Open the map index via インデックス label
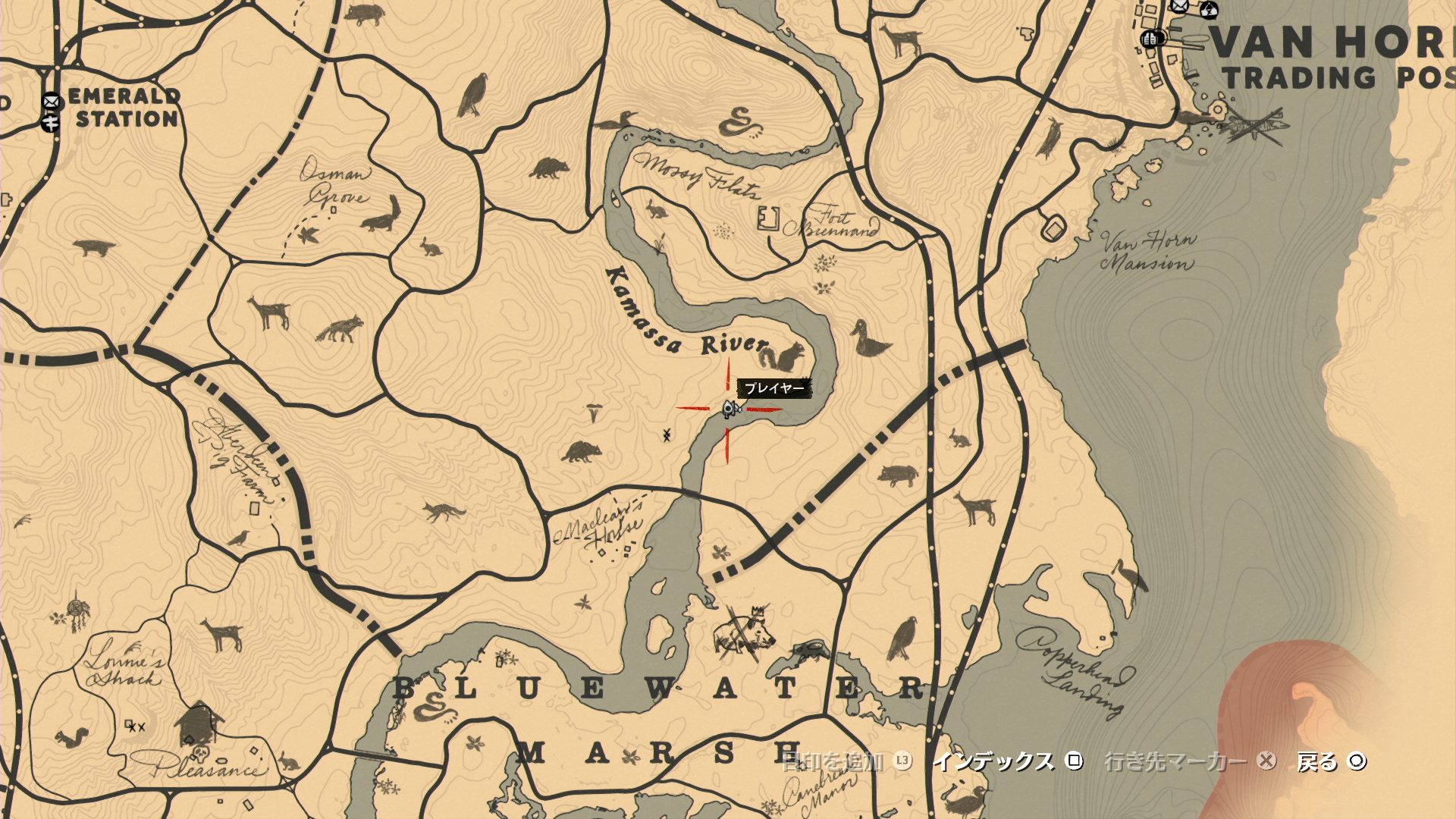The width and height of the screenshot is (1456, 819). pos(993,761)
